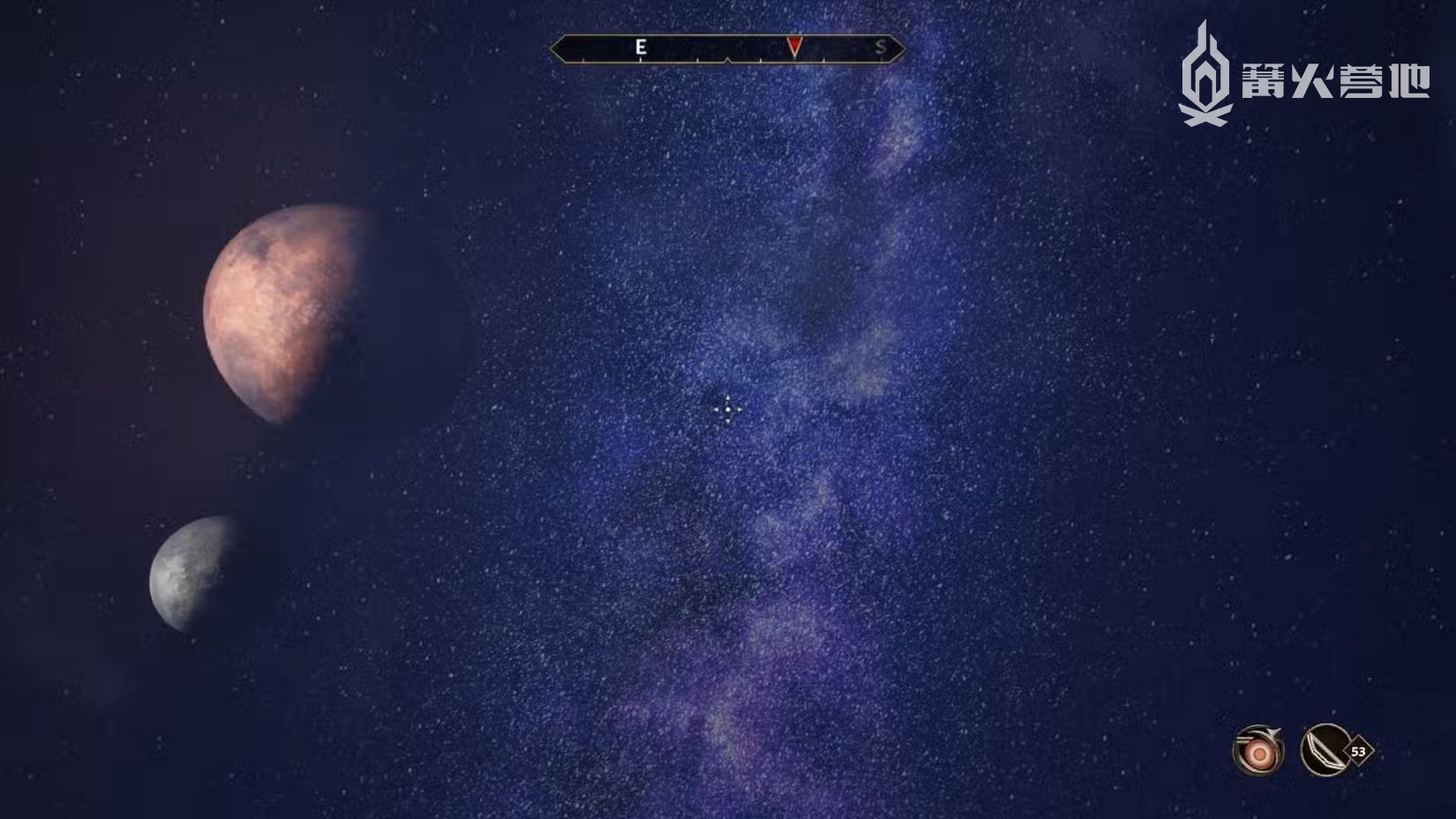Select the bow weapon icon

click(x=1325, y=750)
